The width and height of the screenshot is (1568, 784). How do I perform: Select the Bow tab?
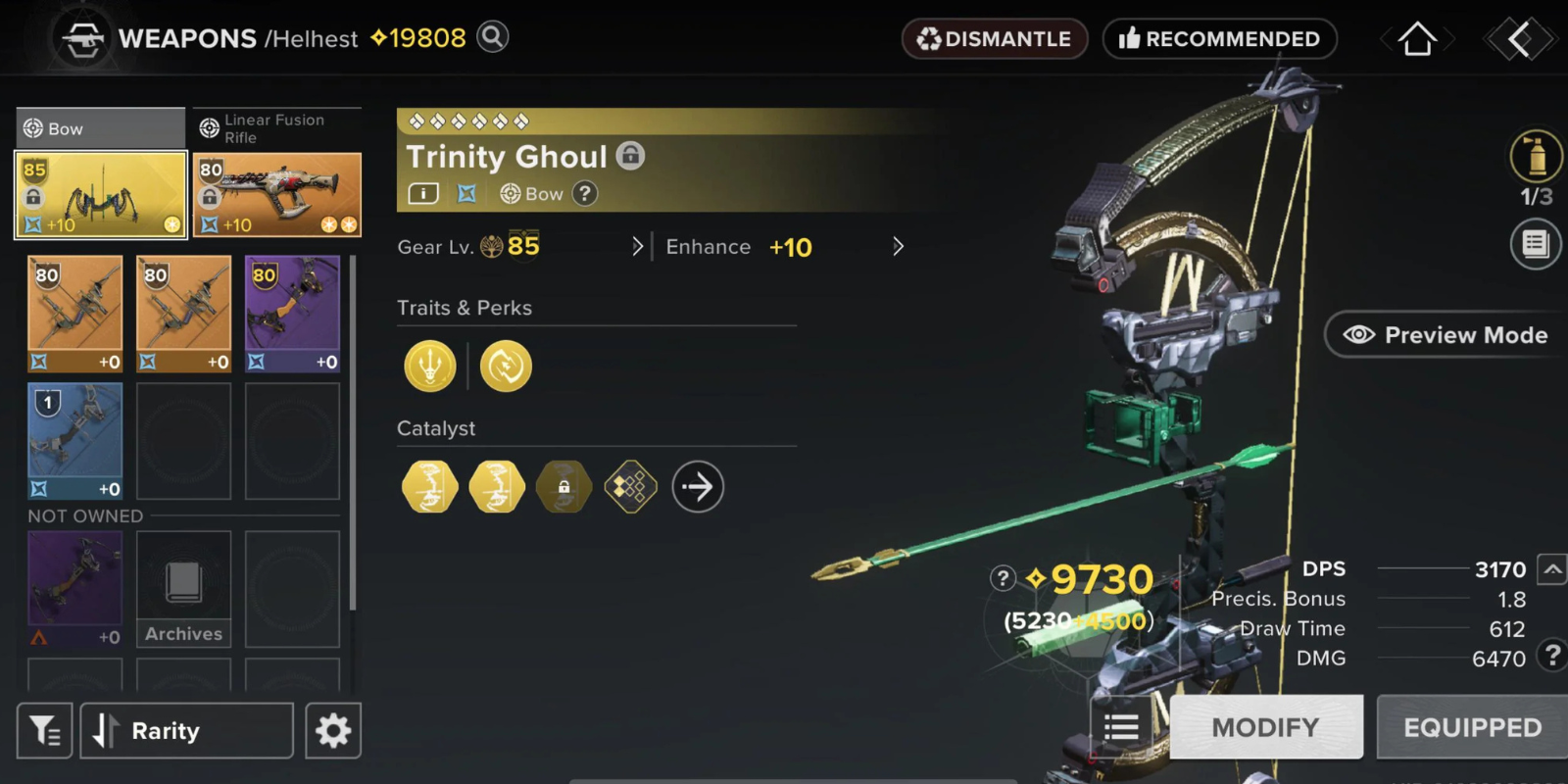98,127
